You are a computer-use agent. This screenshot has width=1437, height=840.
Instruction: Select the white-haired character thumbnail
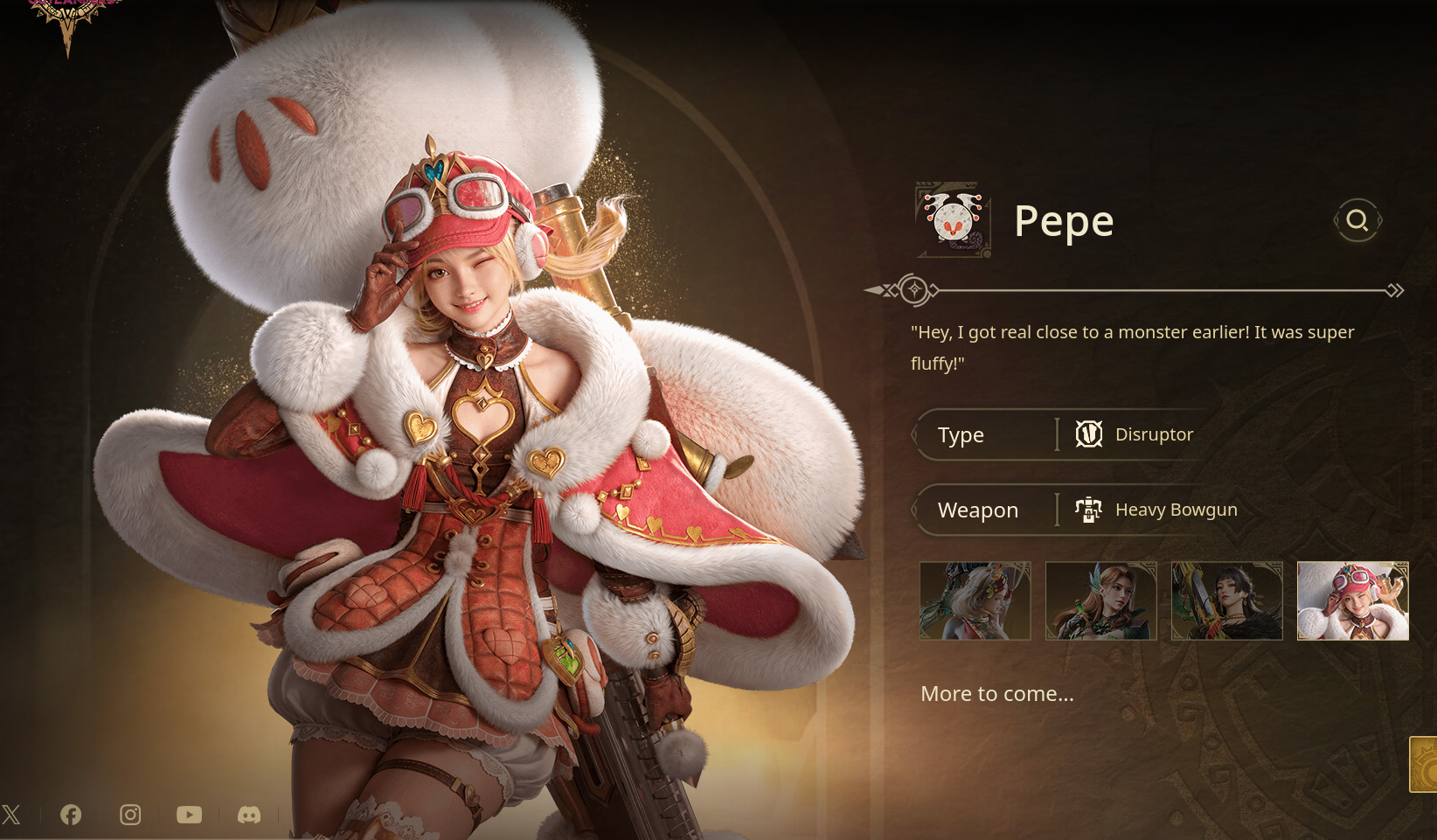coord(975,600)
